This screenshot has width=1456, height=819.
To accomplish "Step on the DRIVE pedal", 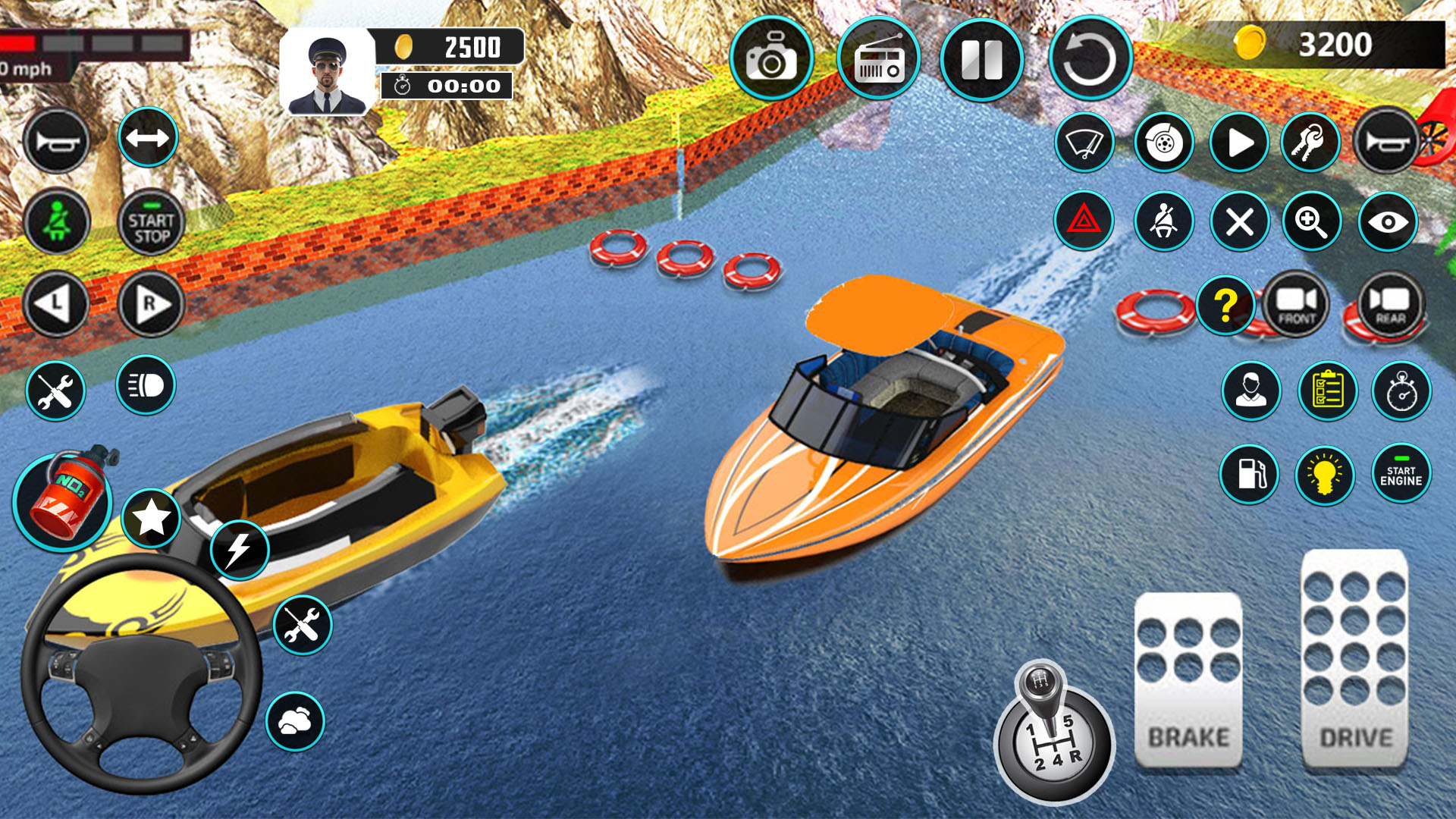I will [x=1355, y=658].
